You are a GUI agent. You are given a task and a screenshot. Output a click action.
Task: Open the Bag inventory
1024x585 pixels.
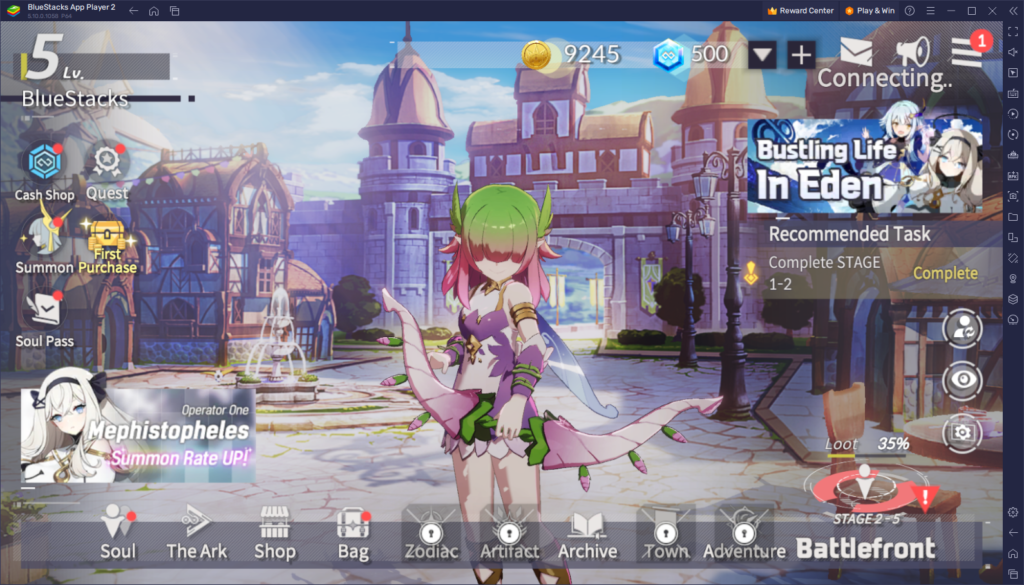coord(353,532)
